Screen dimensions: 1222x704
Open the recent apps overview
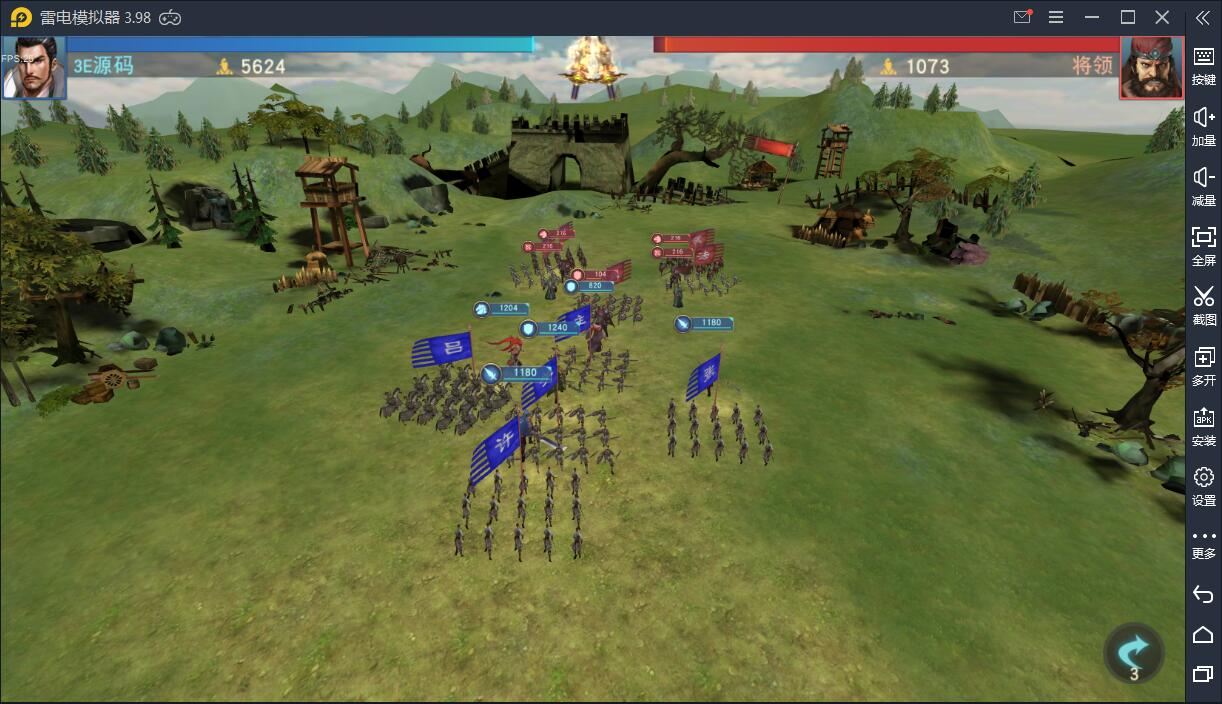(1203, 674)
